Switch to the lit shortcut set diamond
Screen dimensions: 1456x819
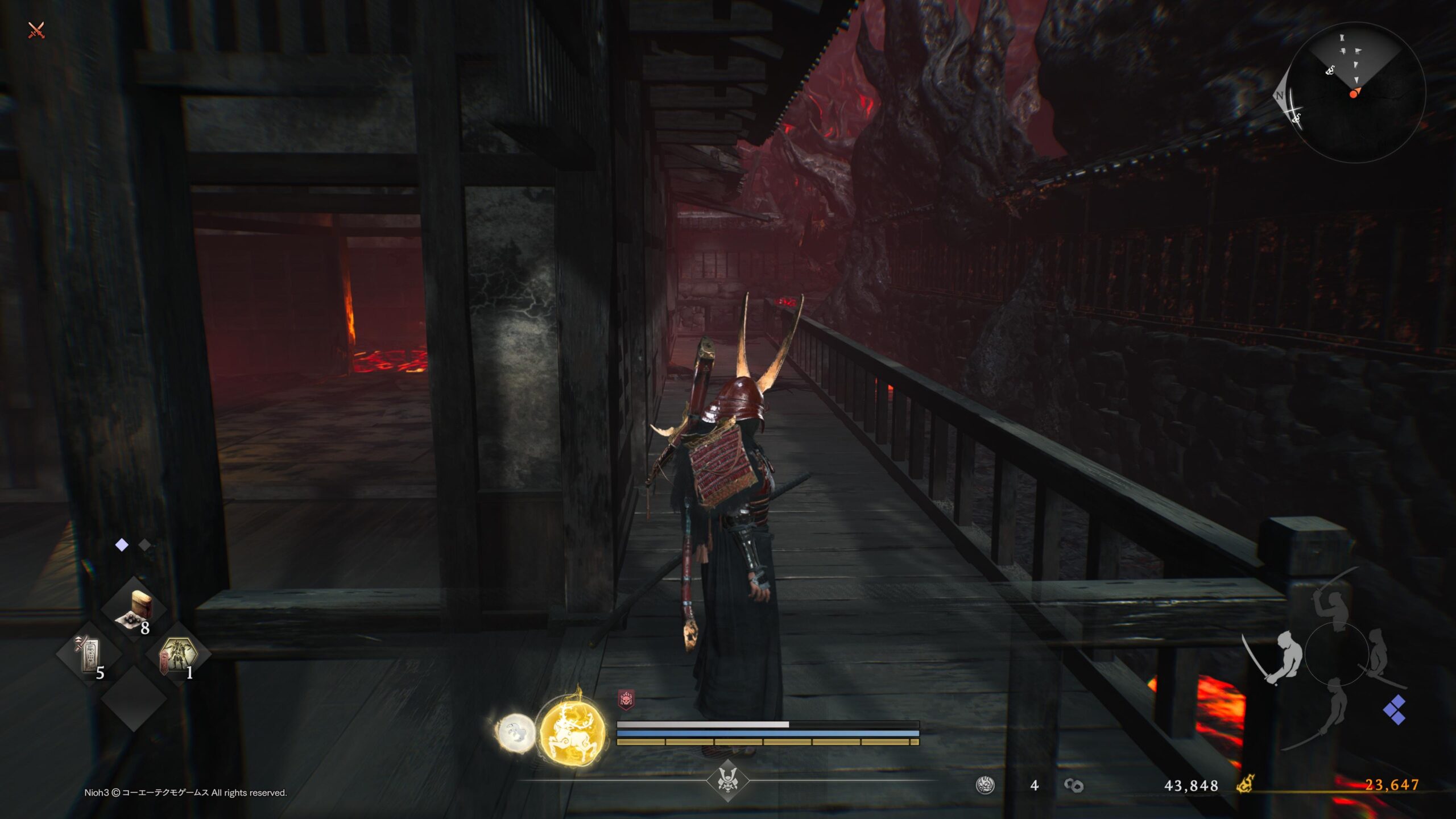122,545
